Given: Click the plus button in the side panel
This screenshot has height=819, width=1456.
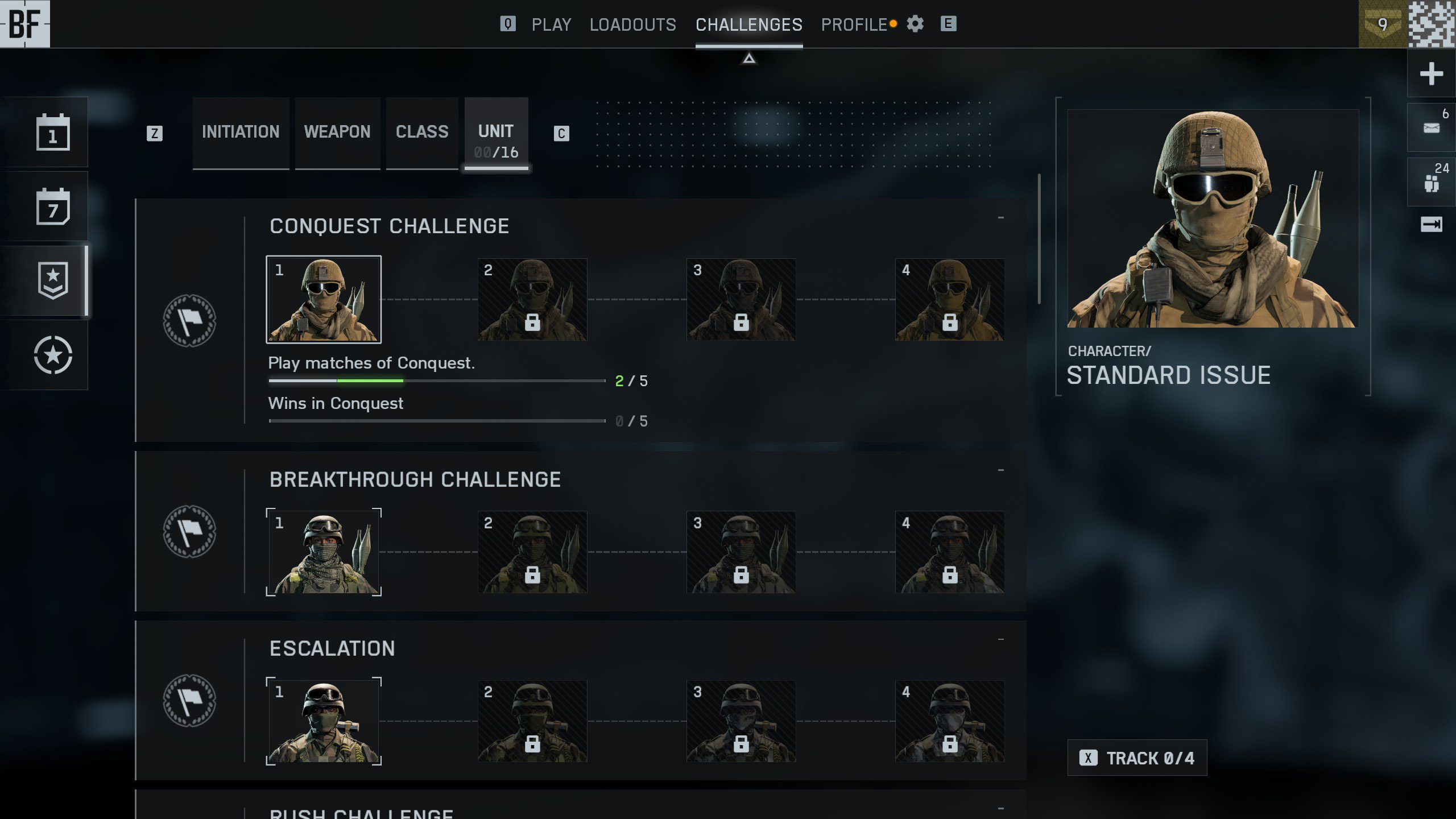Looking at the screenshot, I should coord(1431,74).
